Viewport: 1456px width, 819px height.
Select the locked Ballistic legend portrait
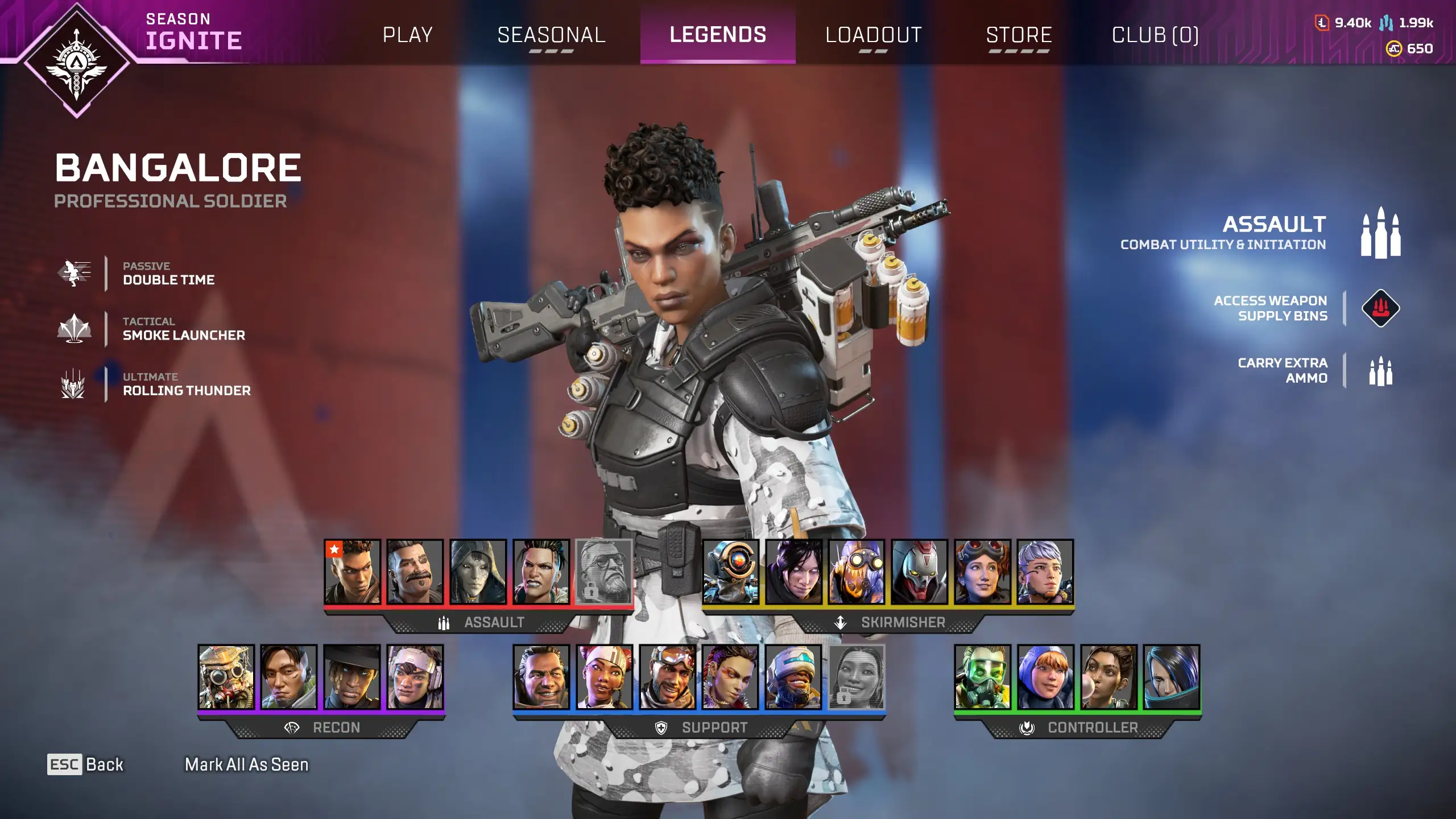603,572
